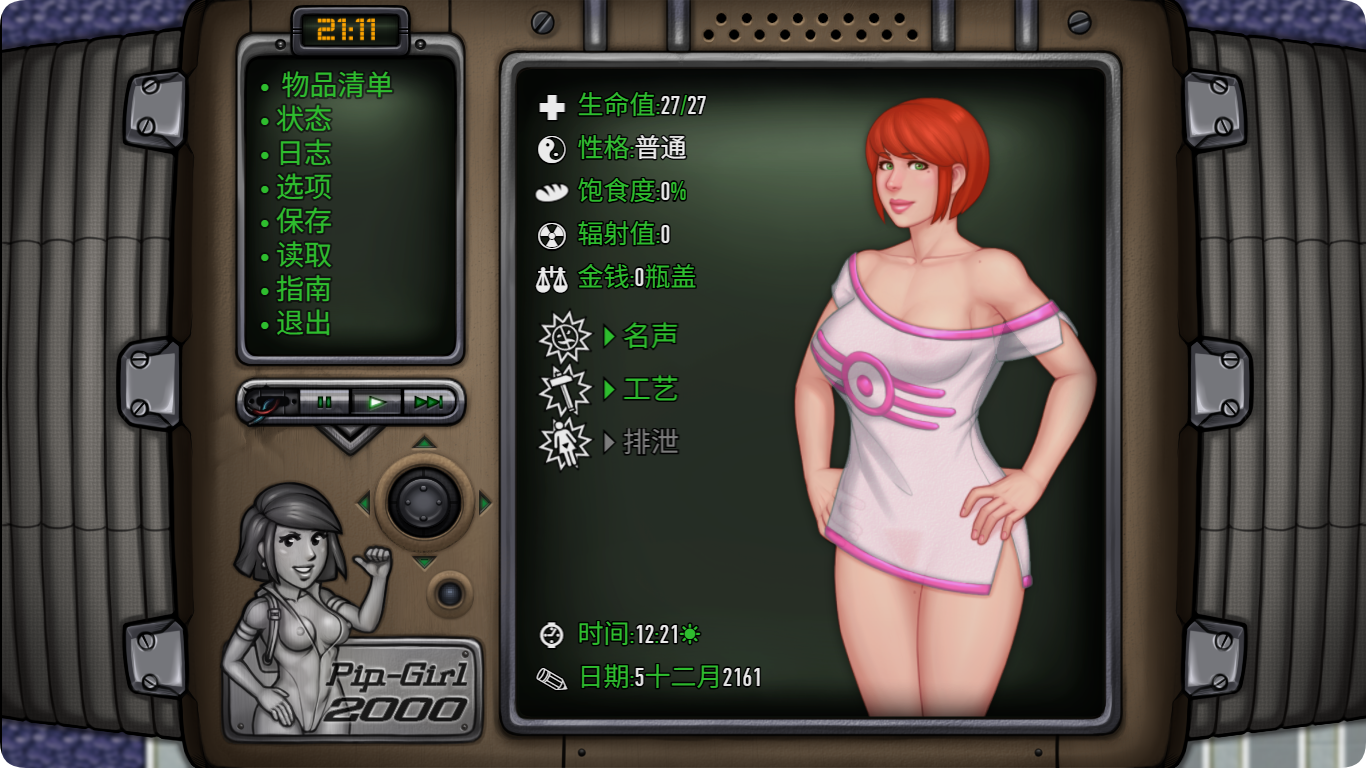This screenshot has height=768, width=1366.
Task: Expand the 工艺 crafting section
Action: tap(650, 389)
